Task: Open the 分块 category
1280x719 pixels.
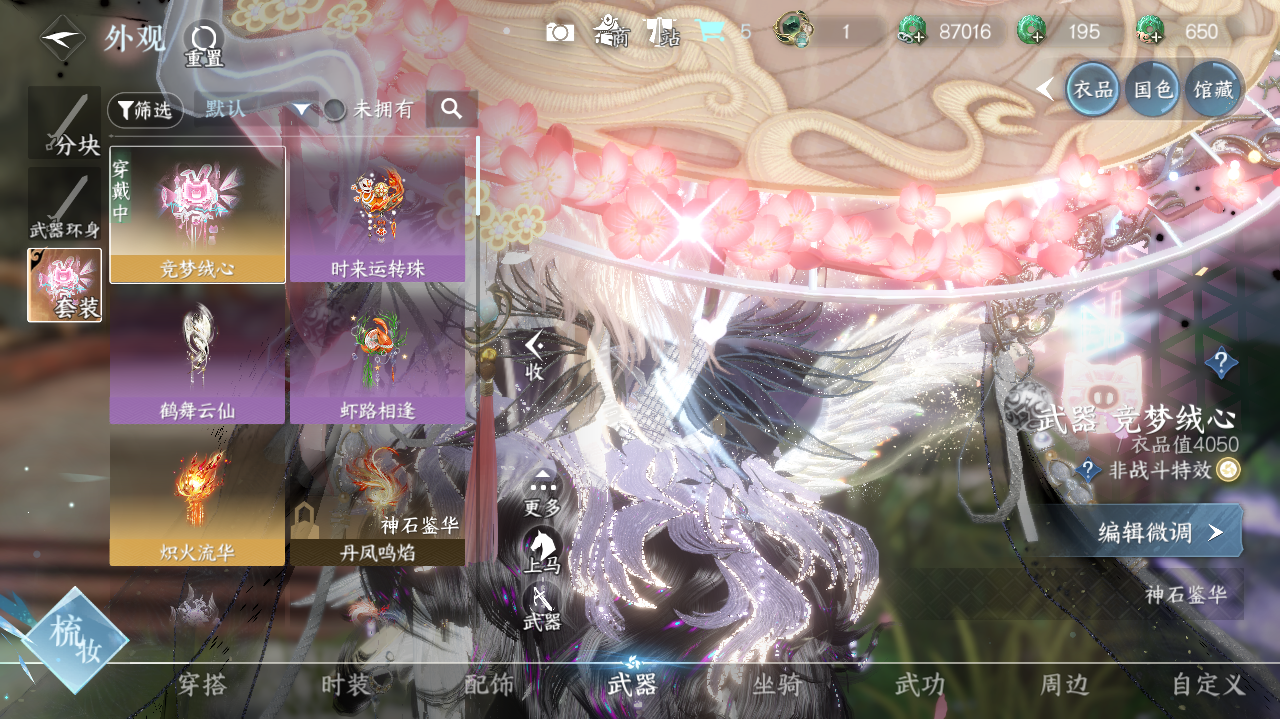Action: (65, 123)
